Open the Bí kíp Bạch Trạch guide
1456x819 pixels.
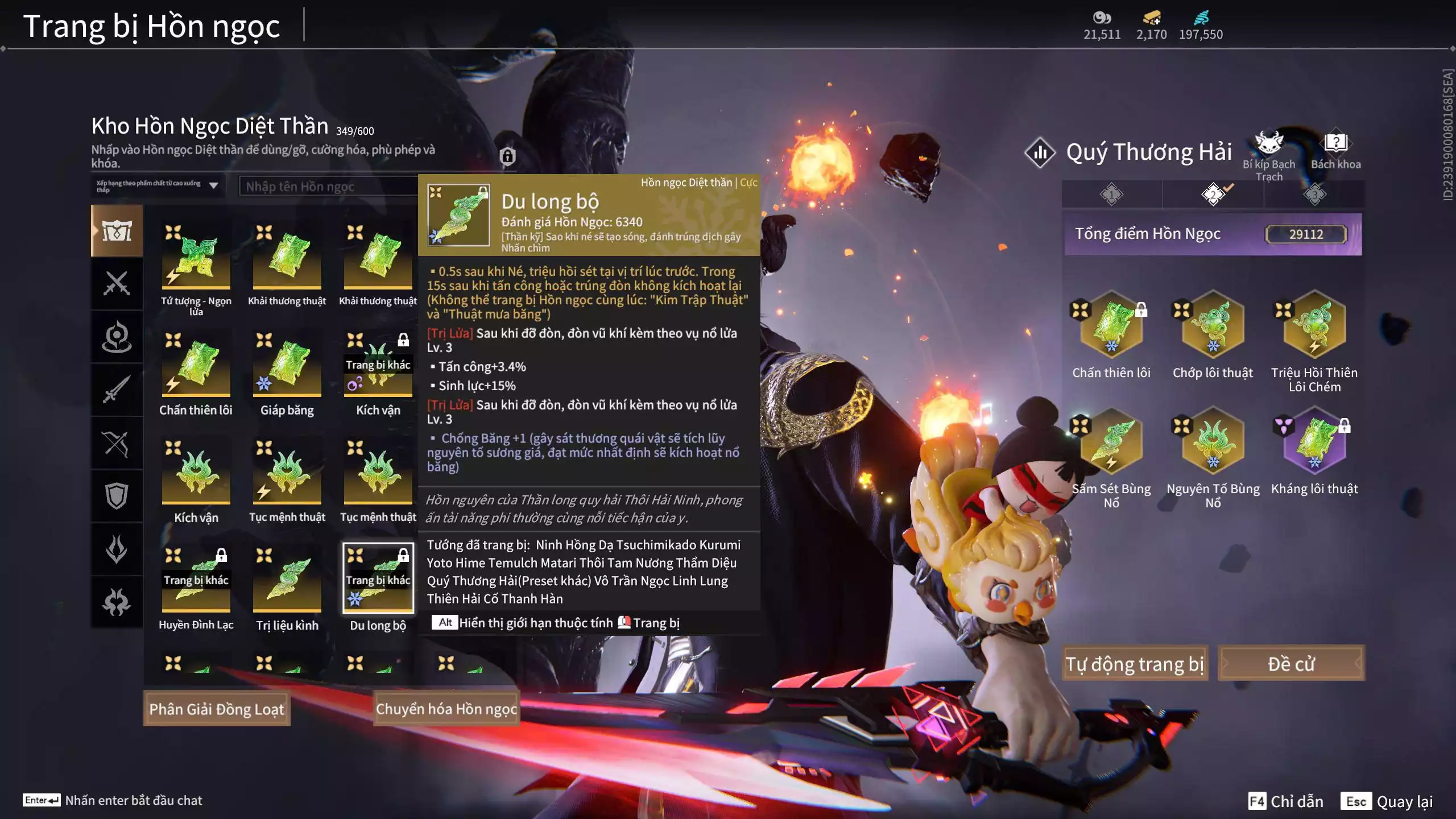click(1269, 145)
